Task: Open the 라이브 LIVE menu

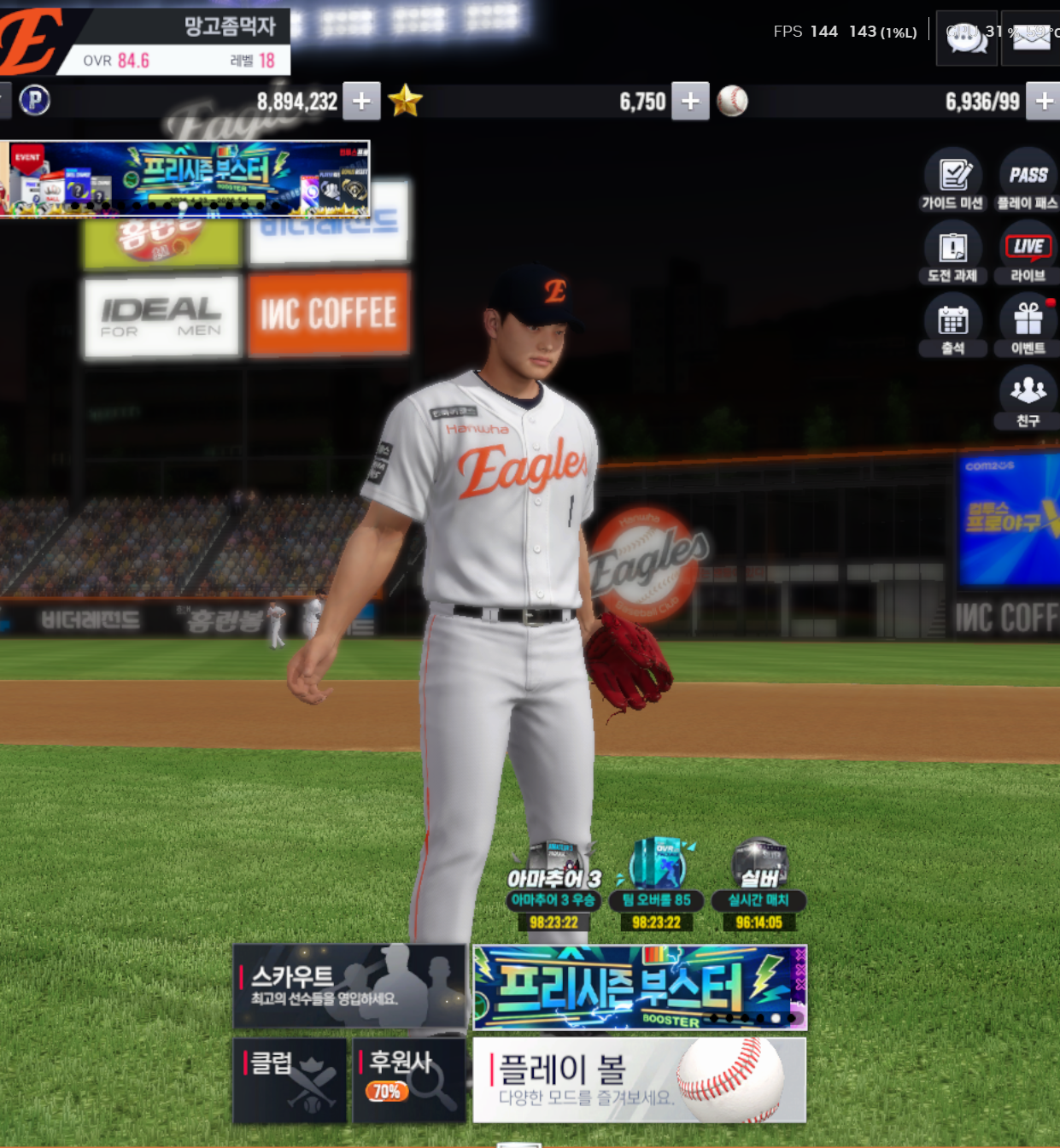Action: tap(1028, 253)
